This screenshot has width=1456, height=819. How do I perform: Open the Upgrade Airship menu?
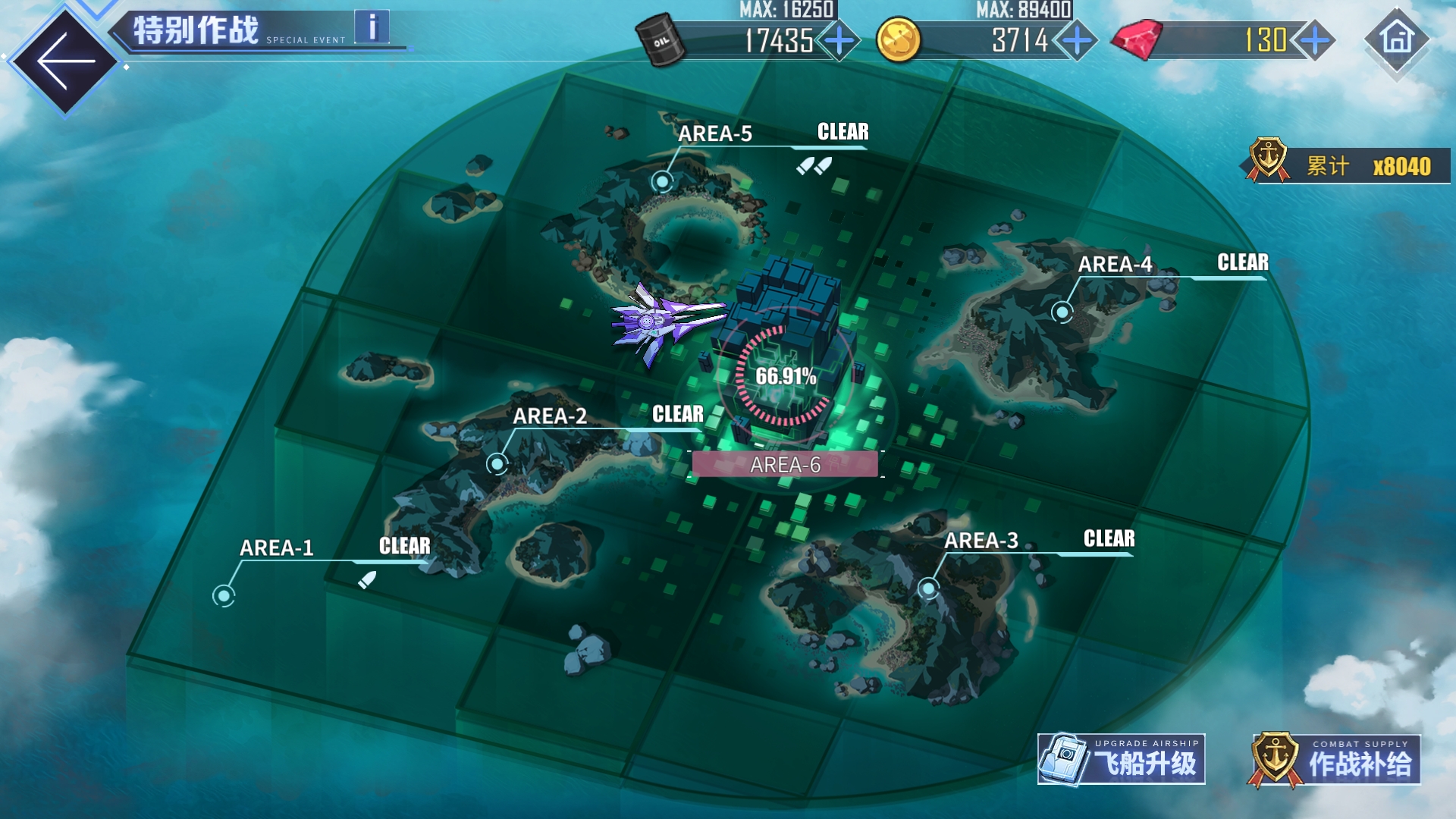click(1122, 759)
